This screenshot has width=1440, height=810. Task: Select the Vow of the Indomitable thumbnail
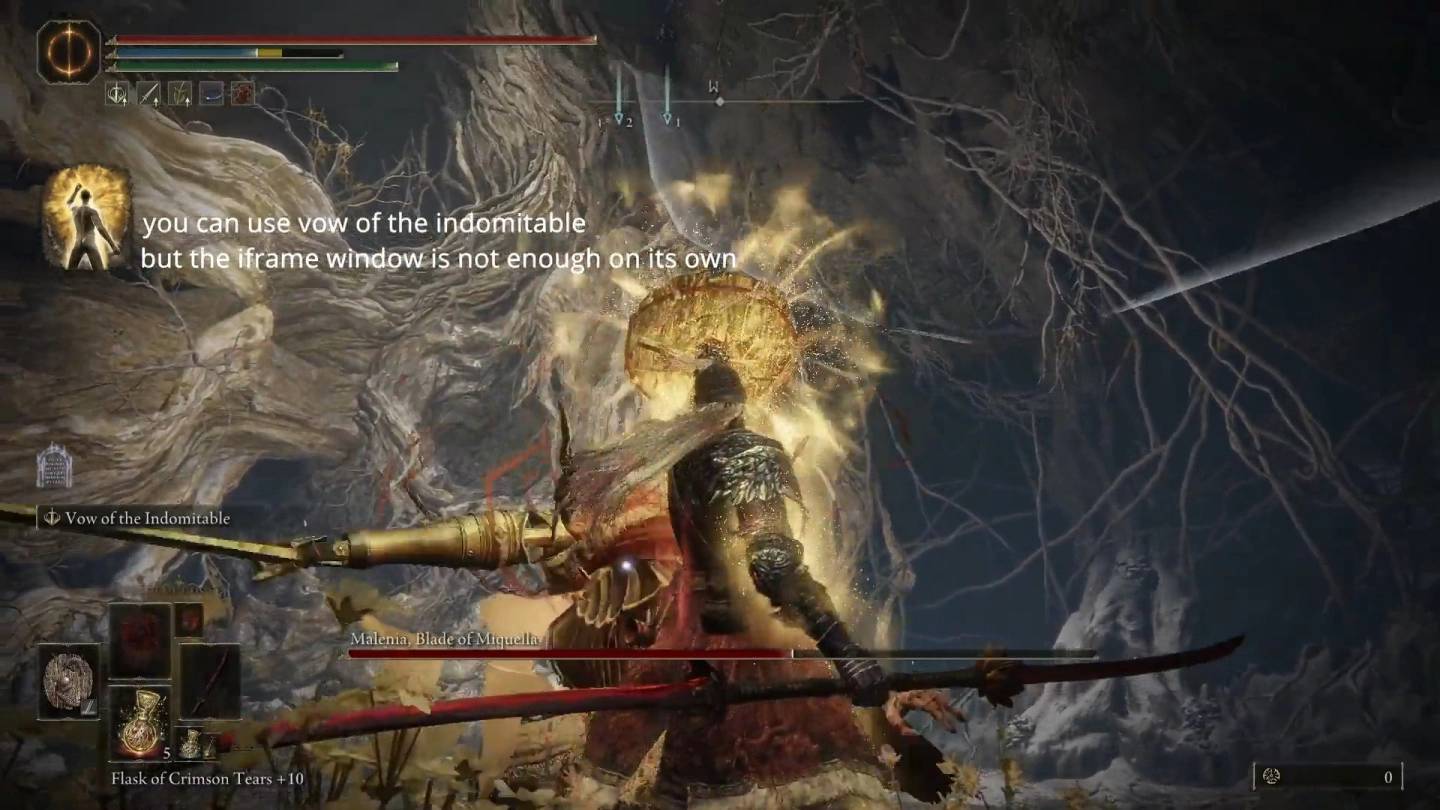click(87, 219)
